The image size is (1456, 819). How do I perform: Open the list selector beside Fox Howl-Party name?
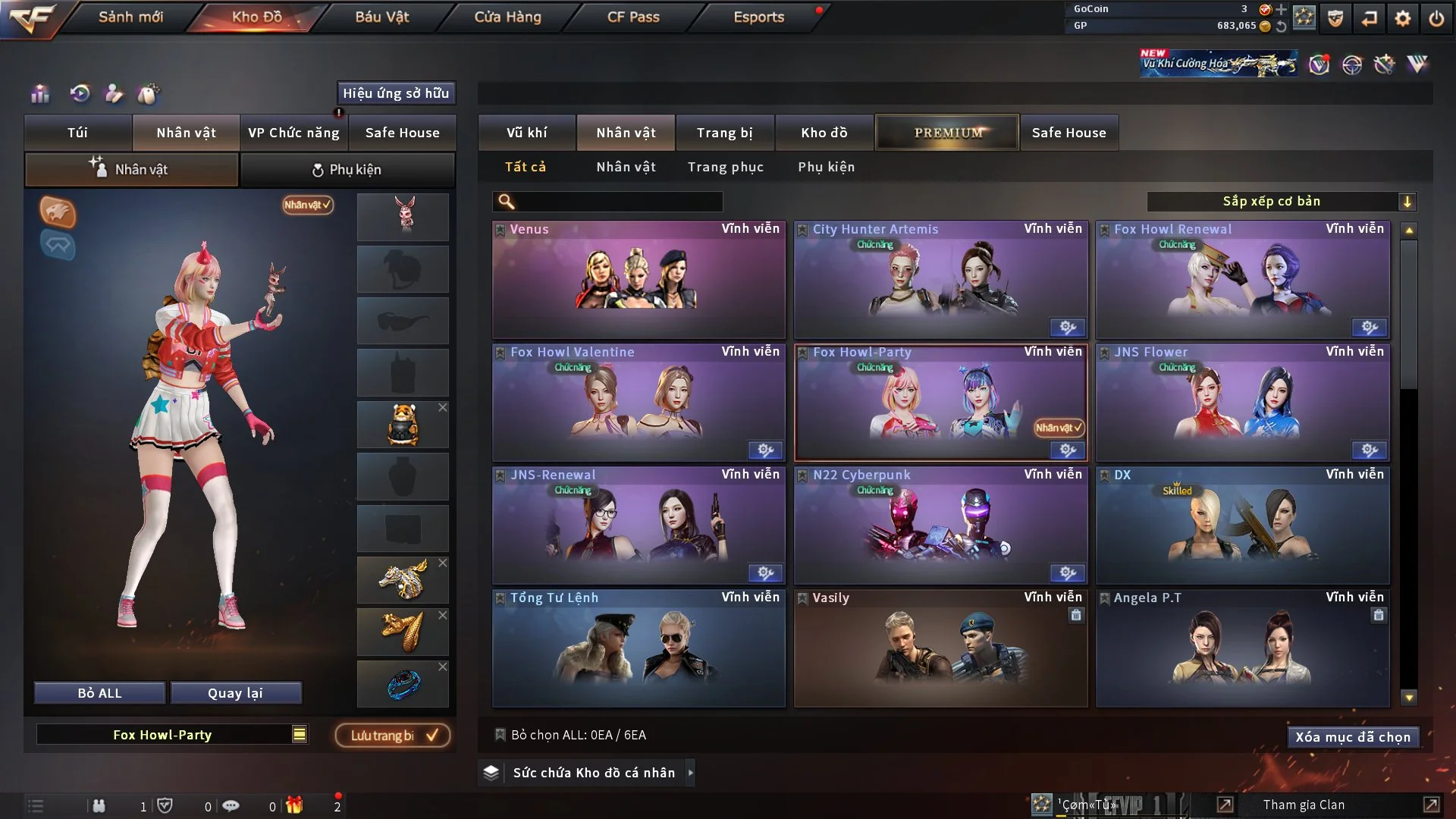[300, 734]
